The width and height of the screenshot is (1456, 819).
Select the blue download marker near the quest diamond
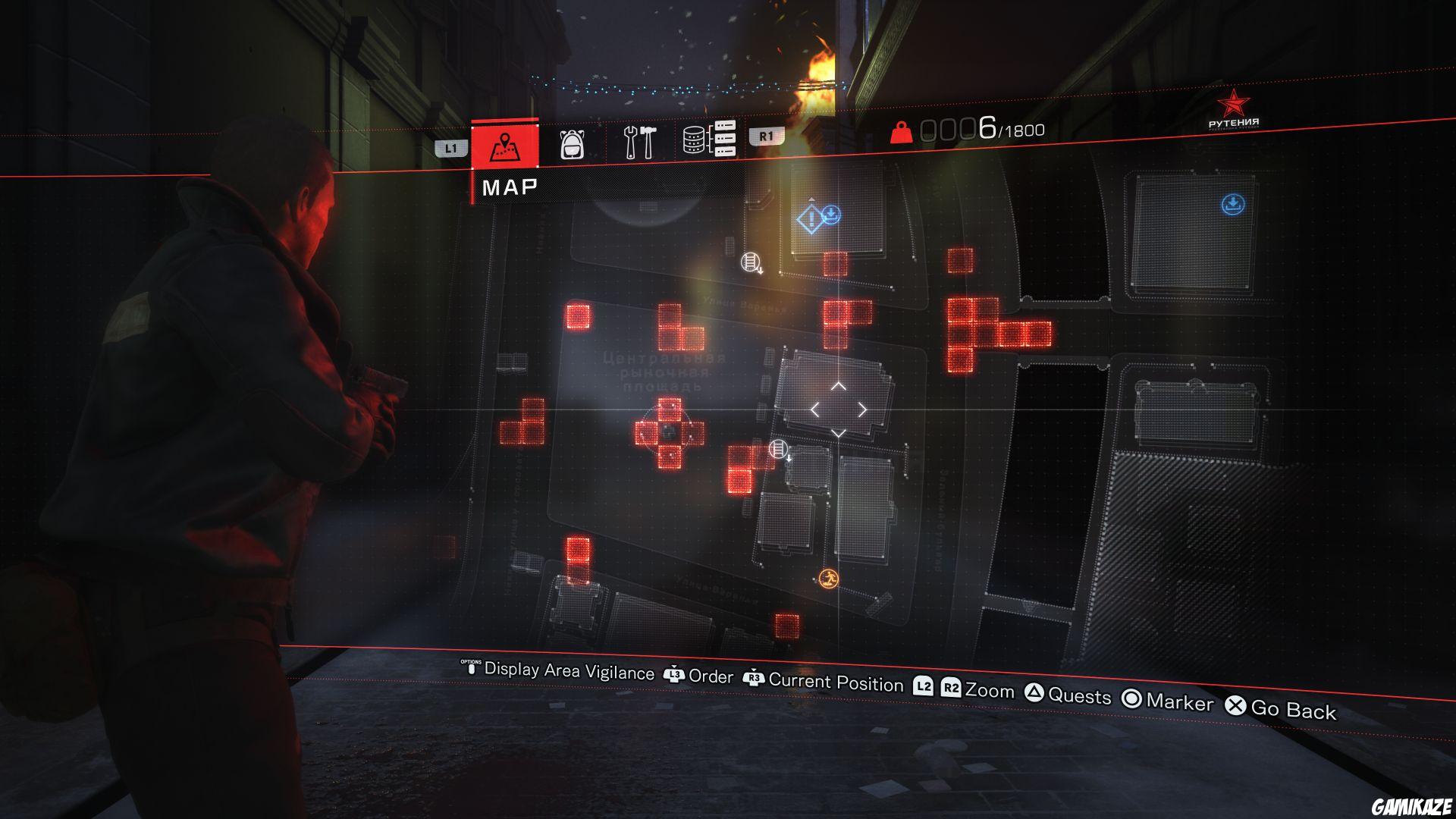833,213
